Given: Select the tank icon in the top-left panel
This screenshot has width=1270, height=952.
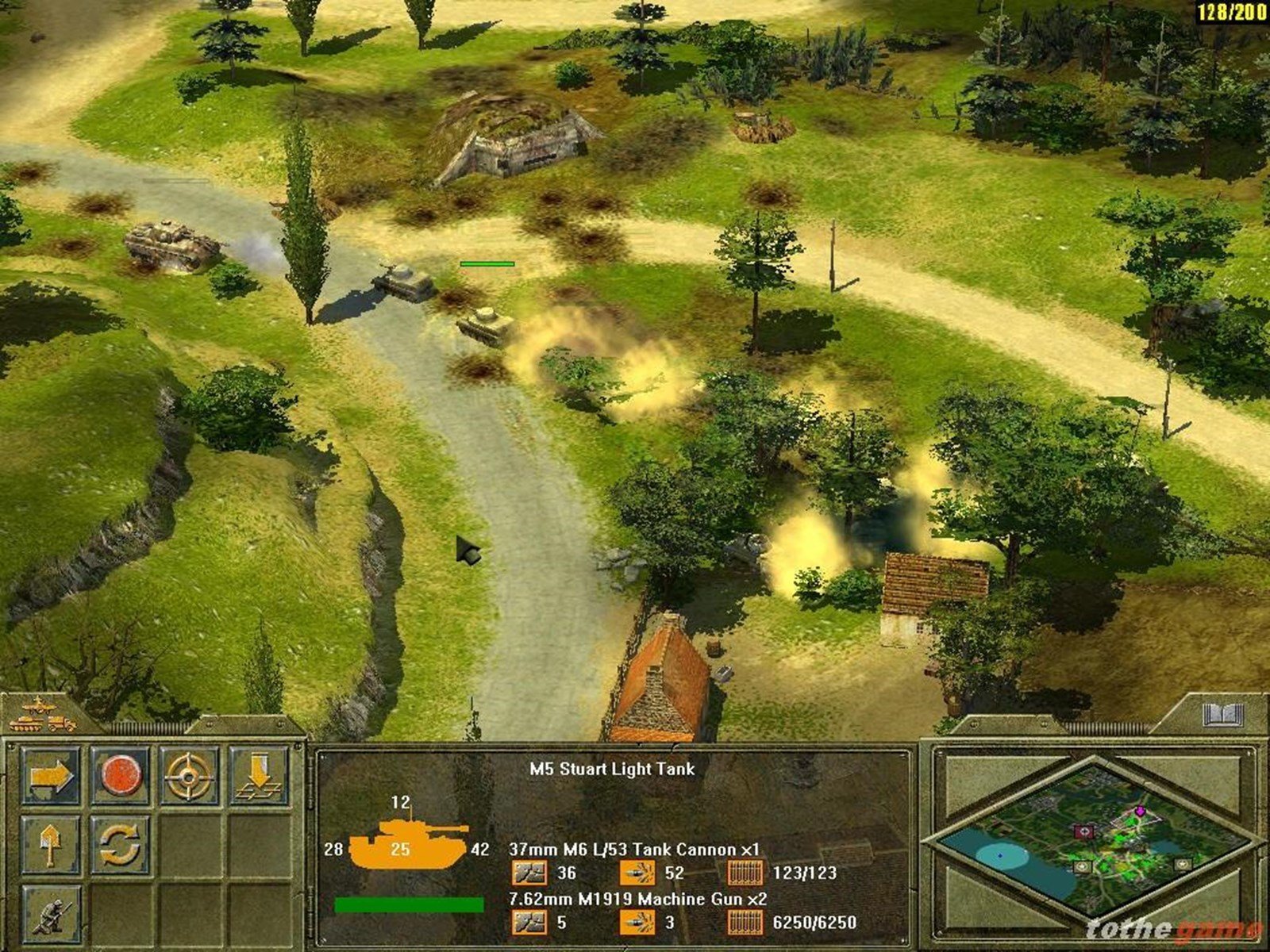Looking at the screenshot, I should click(26, 724).
